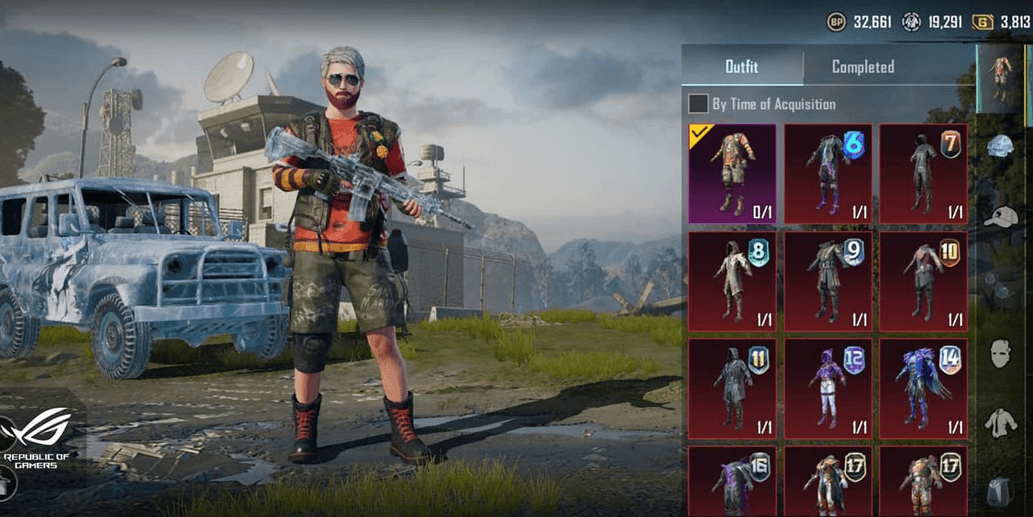Choose the outfit with badge 10
This screenshot has height=517, width=1033.
pos(923,281)
